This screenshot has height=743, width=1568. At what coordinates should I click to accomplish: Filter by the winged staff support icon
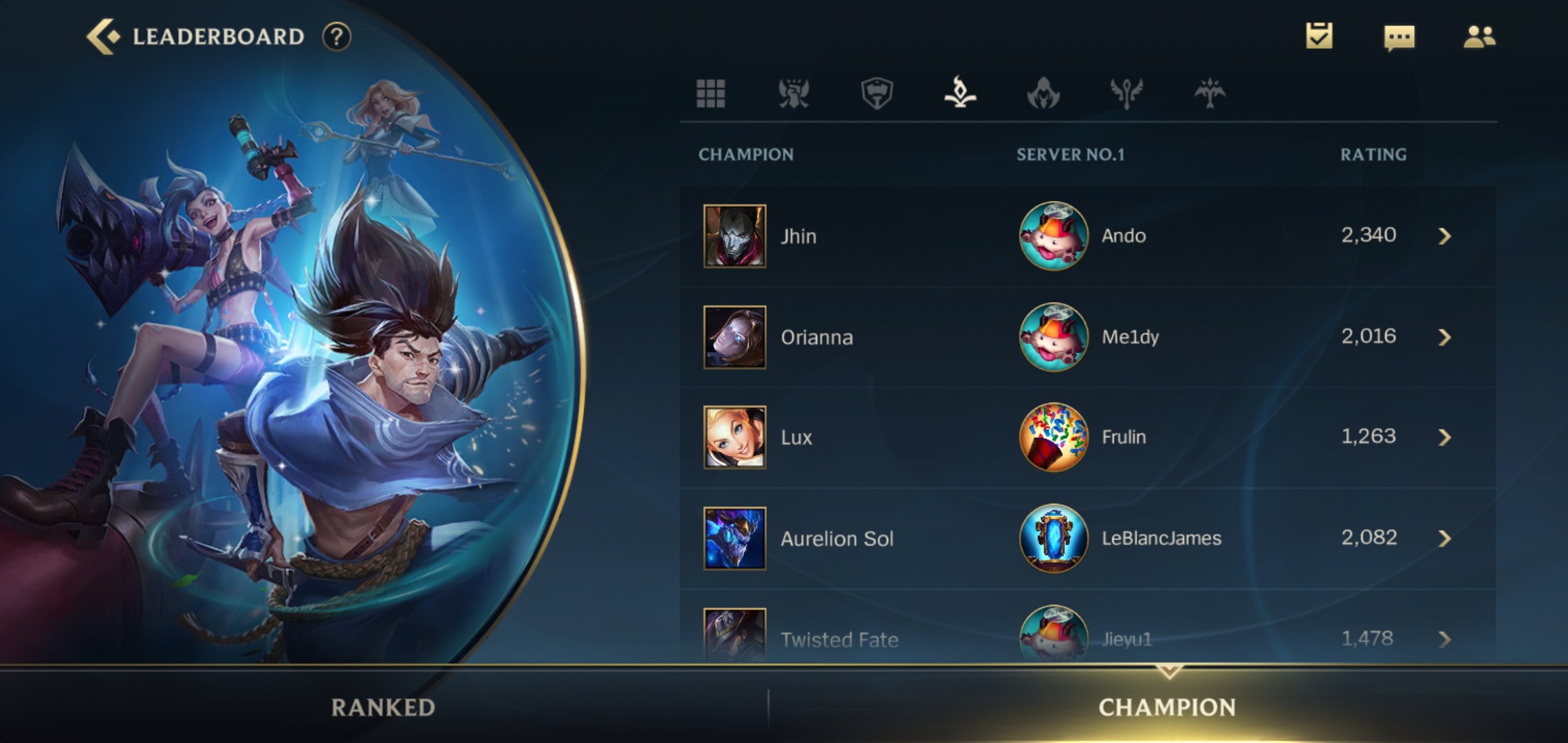click(1126, 94)
